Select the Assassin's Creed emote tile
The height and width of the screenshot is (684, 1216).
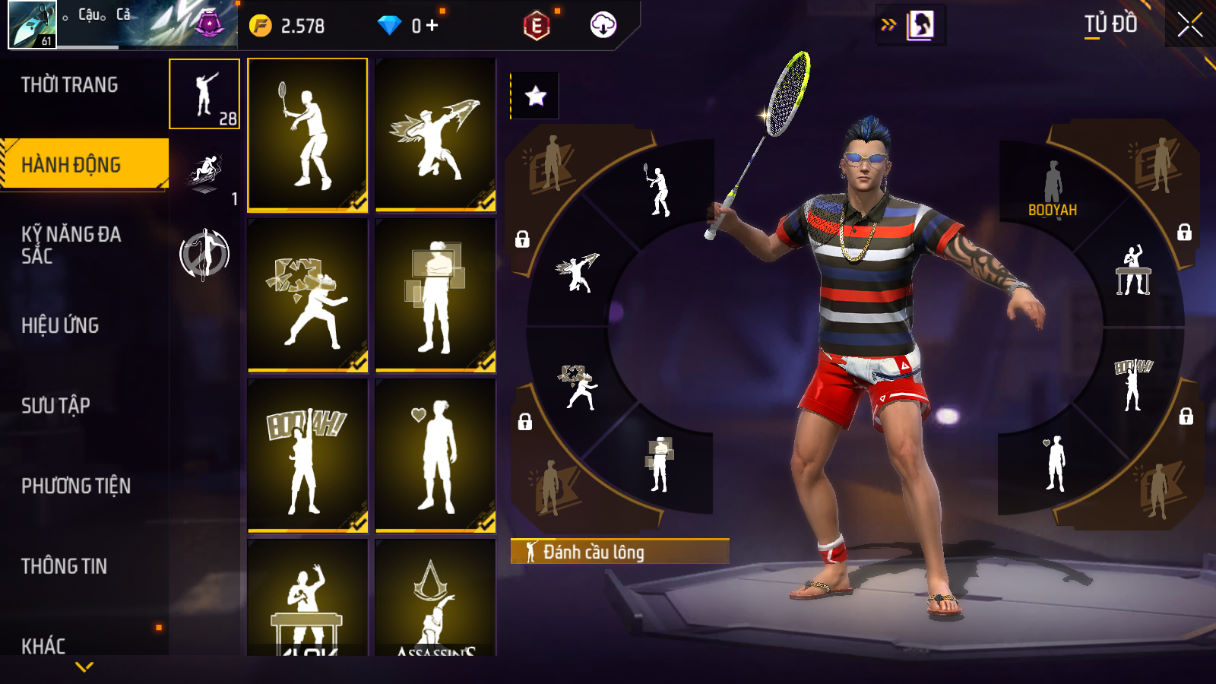point(435,600)
